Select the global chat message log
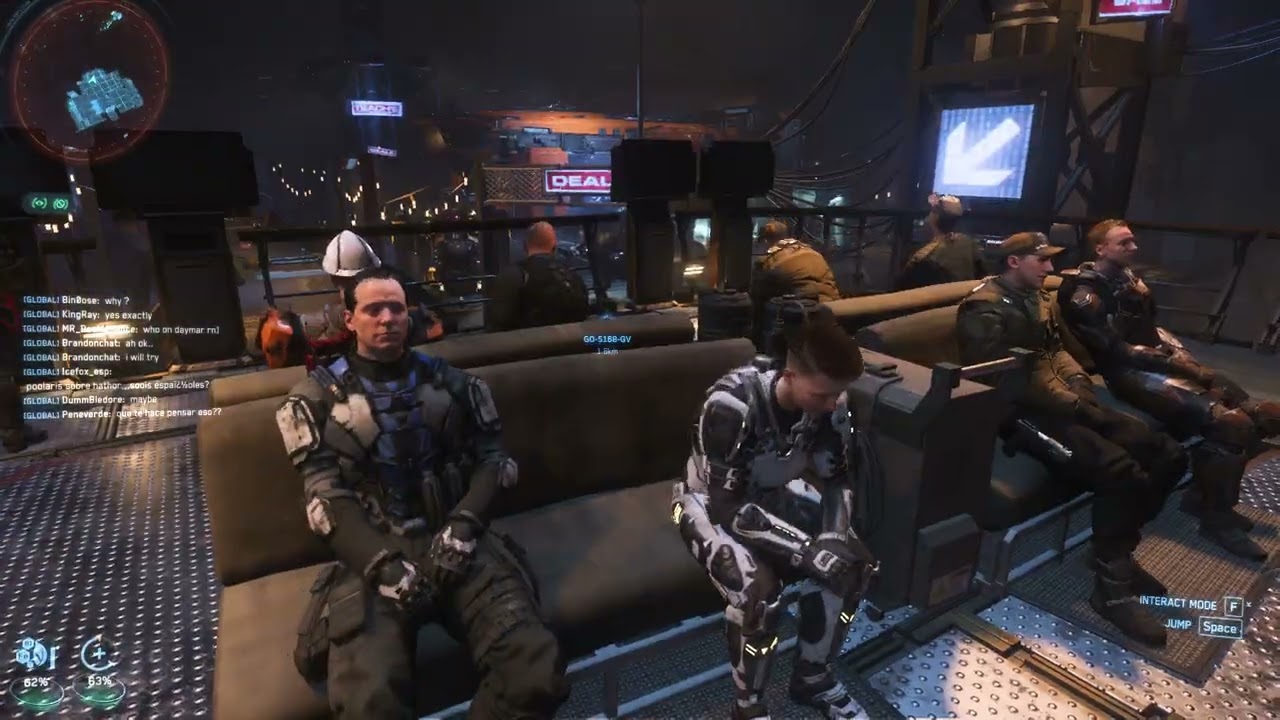 tap(122, 355)
